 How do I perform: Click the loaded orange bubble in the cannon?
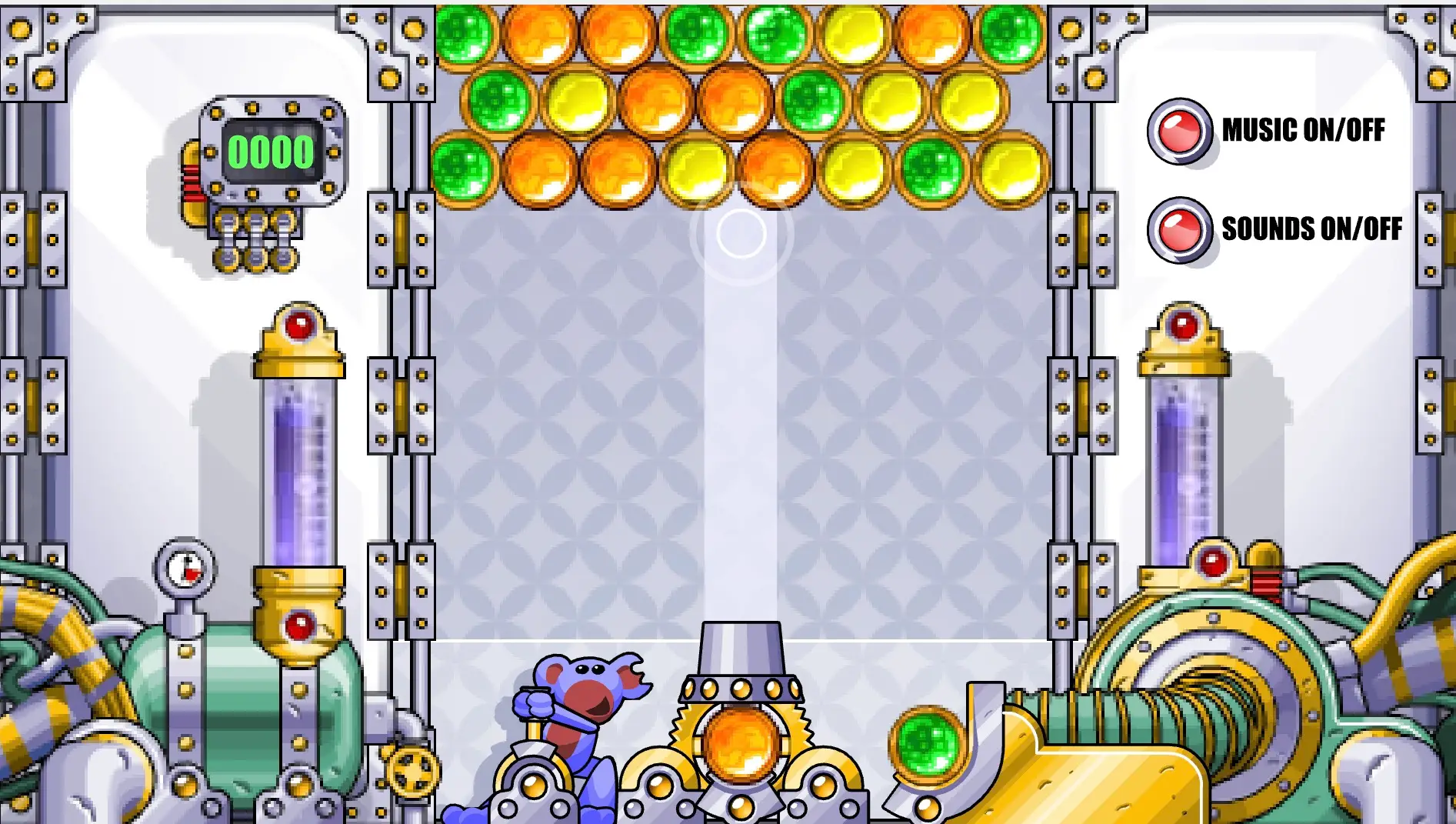[x=741, y=742]
